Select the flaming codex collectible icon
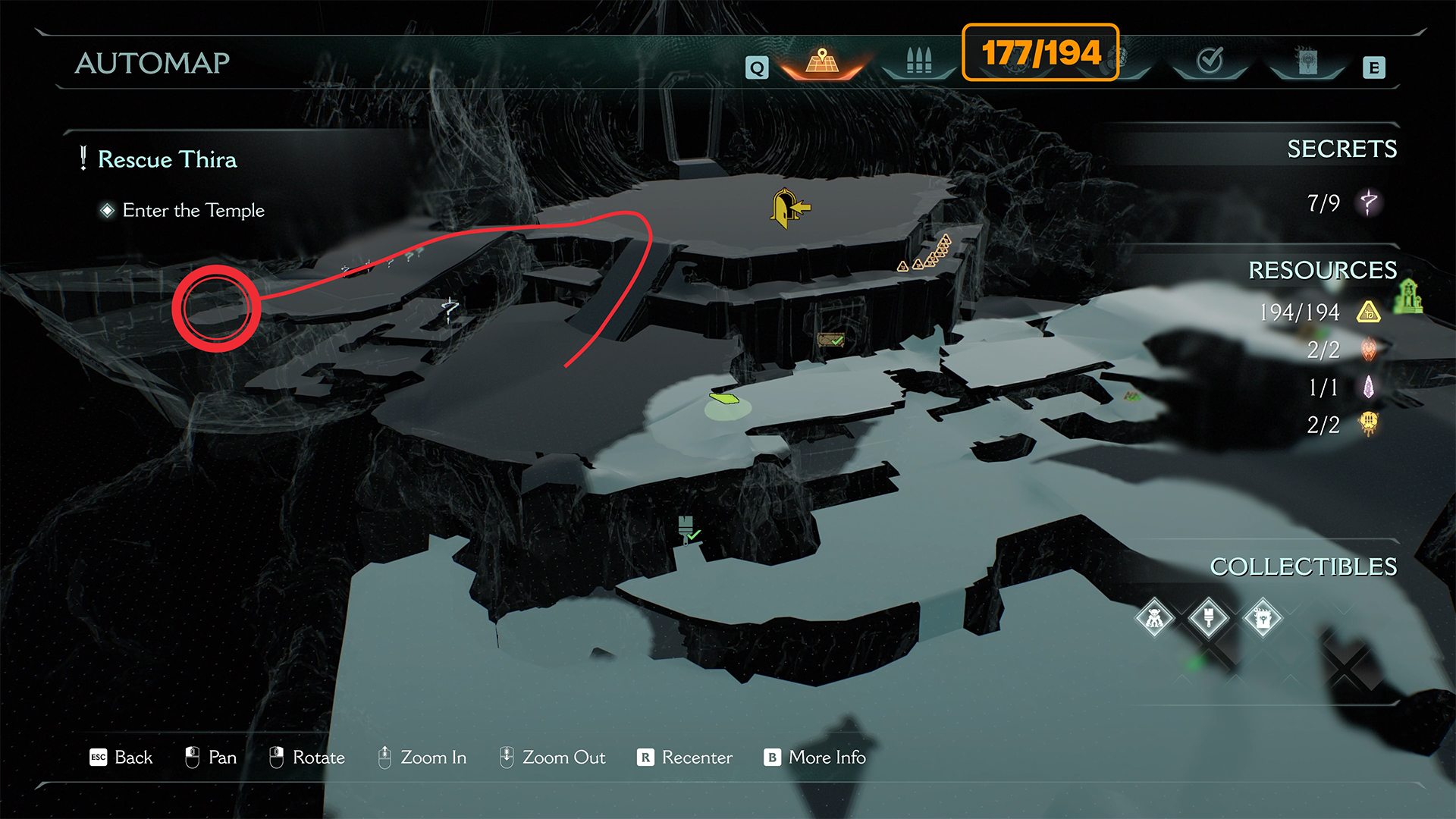 [1263, 619]
